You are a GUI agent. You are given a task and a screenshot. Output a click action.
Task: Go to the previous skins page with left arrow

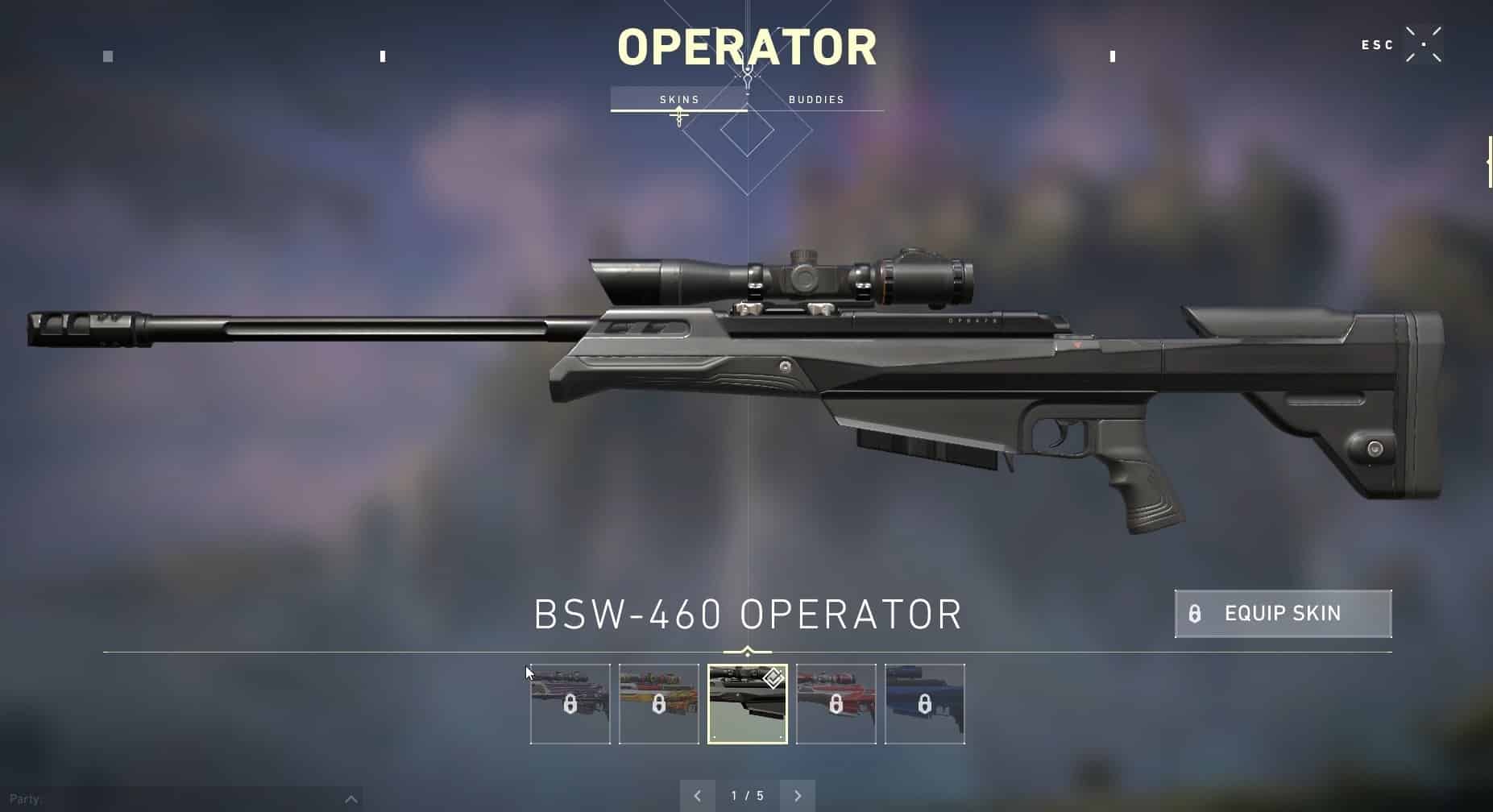698,795
